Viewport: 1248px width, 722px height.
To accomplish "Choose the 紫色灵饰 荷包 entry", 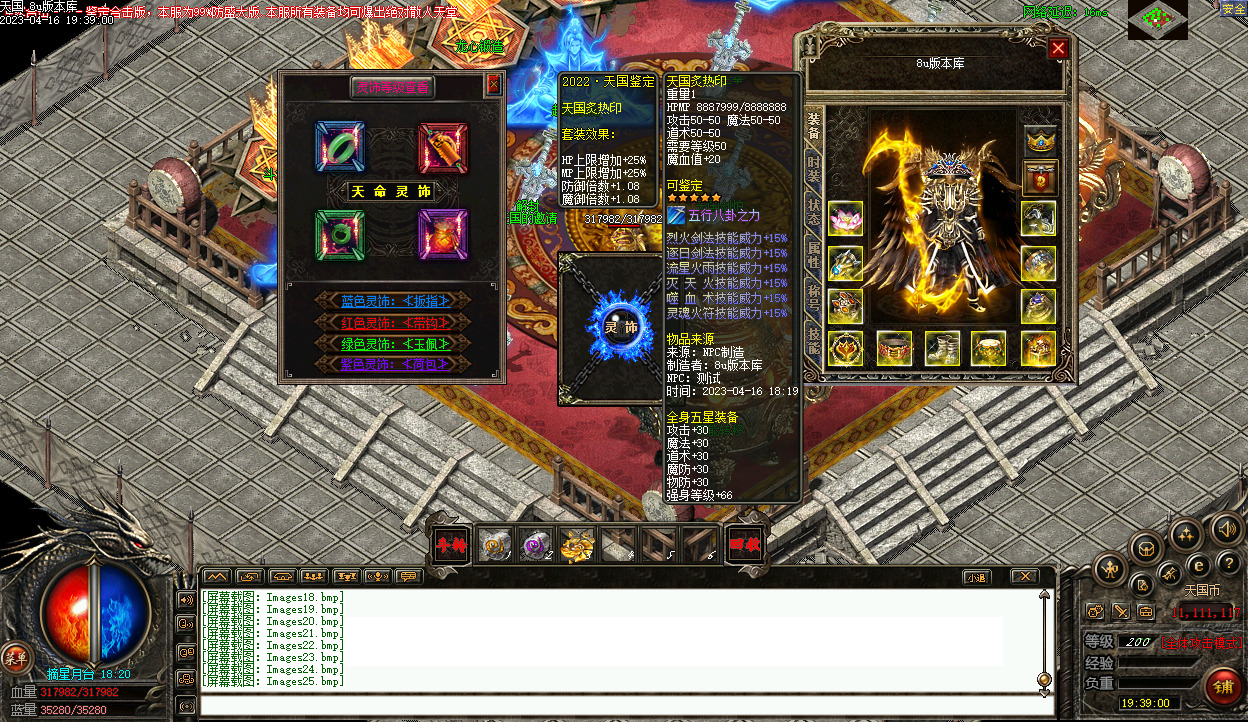I will click(392, 364).
